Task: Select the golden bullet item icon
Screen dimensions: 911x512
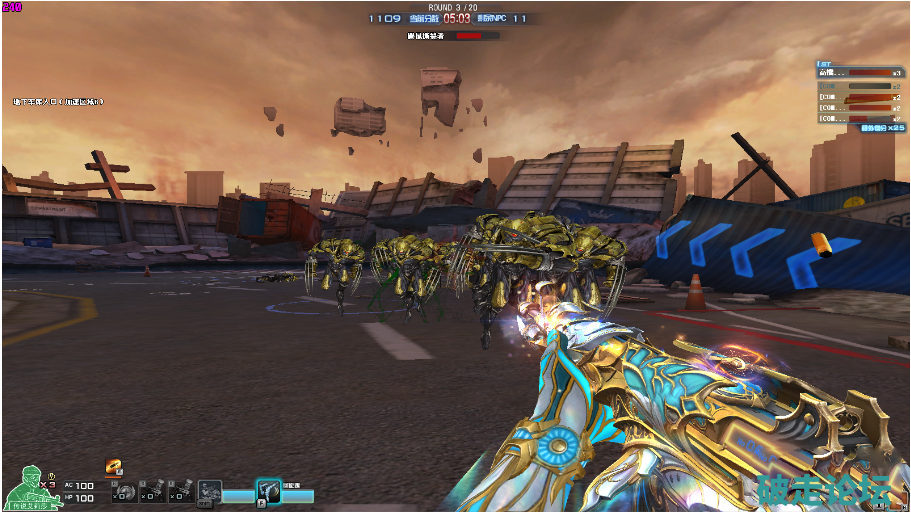Action: [115, 466]
